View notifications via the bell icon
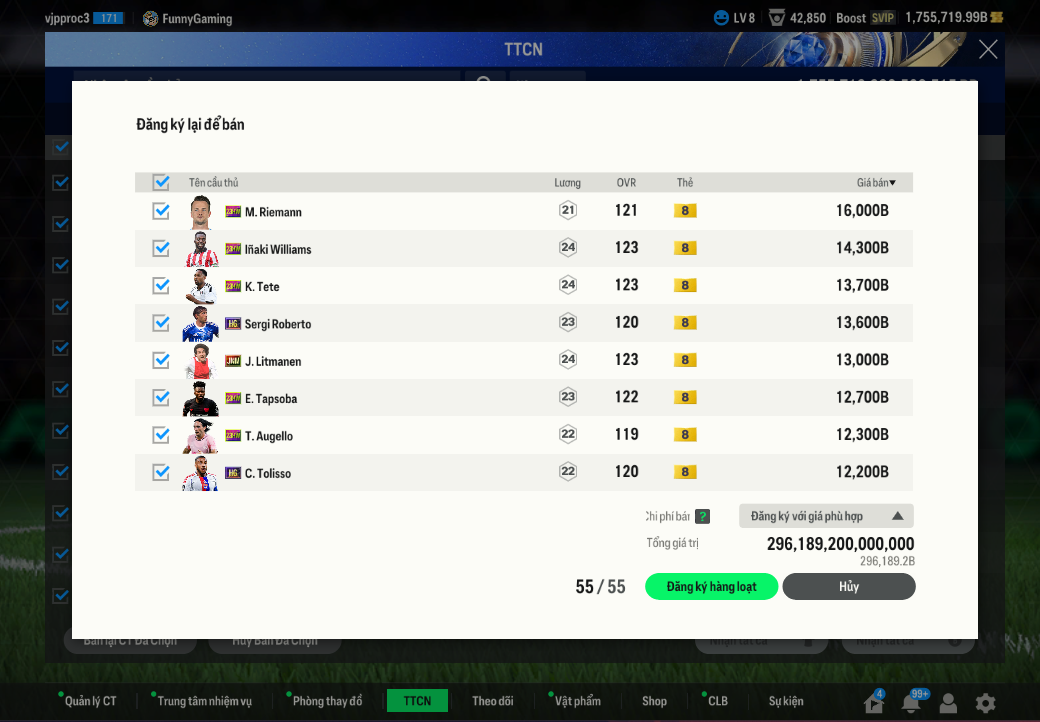This screenshot has height=722, width=1040. tap(911, 703)
